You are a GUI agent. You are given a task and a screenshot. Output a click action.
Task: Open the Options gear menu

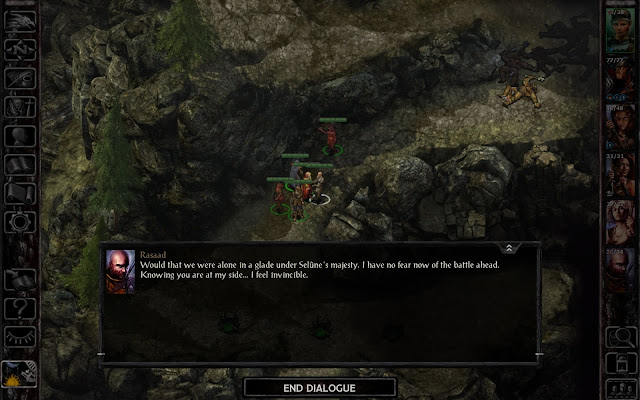20,222
